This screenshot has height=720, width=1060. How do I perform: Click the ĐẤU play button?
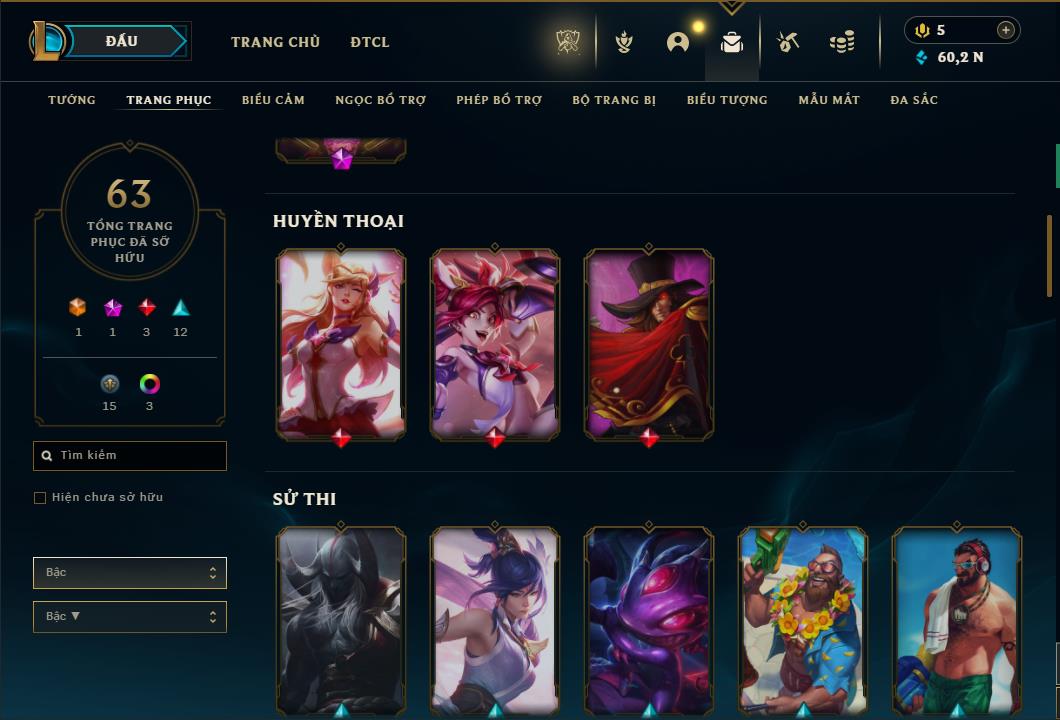coord(122,41)
